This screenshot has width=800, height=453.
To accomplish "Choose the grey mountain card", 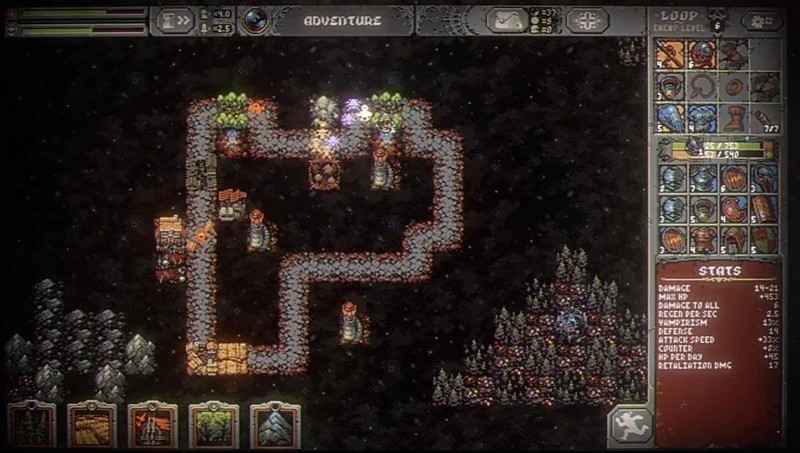I will (x=275, y=426).
